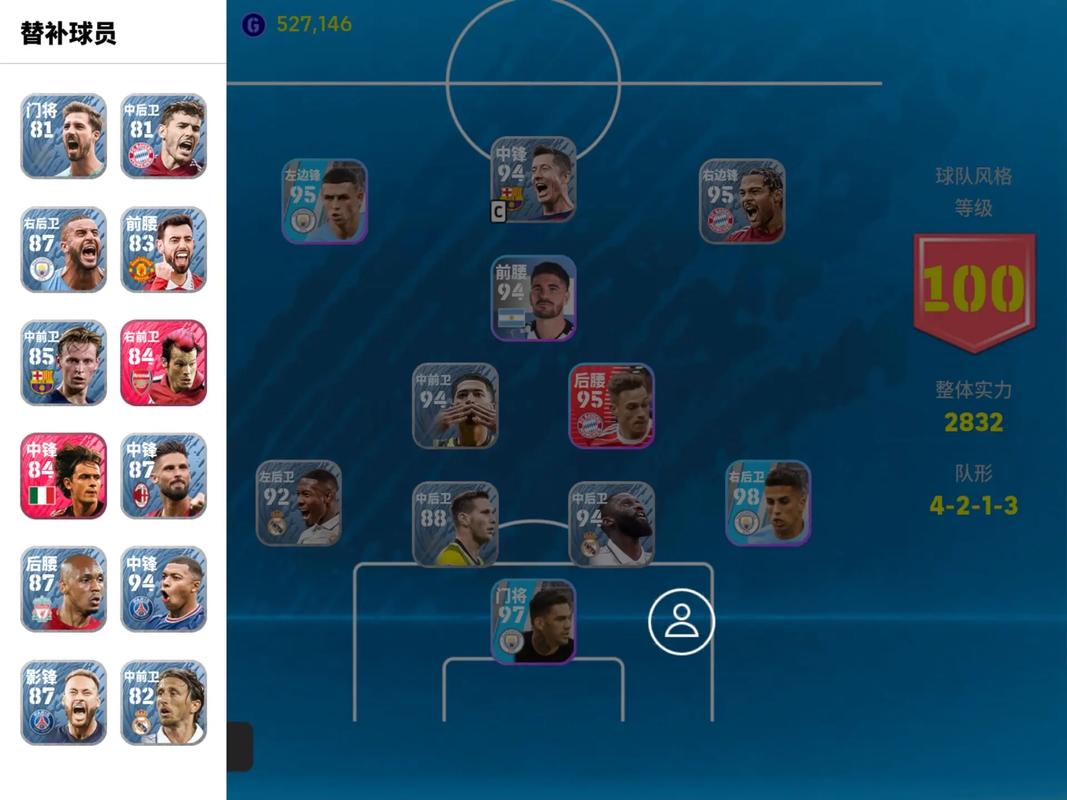This screenshot has height=800, width=1067.
Task: Pick the substitute right back rated 87
Action: click(64, 249)
